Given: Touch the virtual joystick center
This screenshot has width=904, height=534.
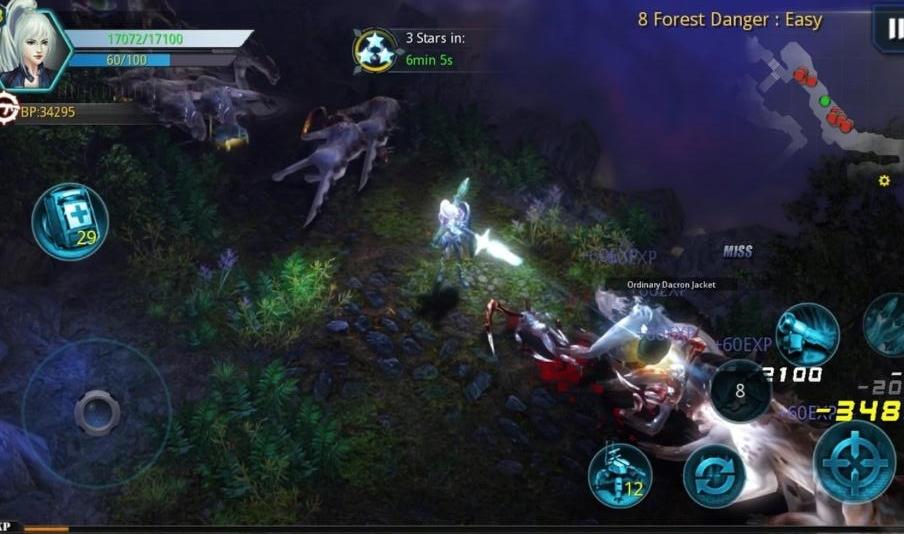Looking at the screenshot, I should click(x=97, y=412).
